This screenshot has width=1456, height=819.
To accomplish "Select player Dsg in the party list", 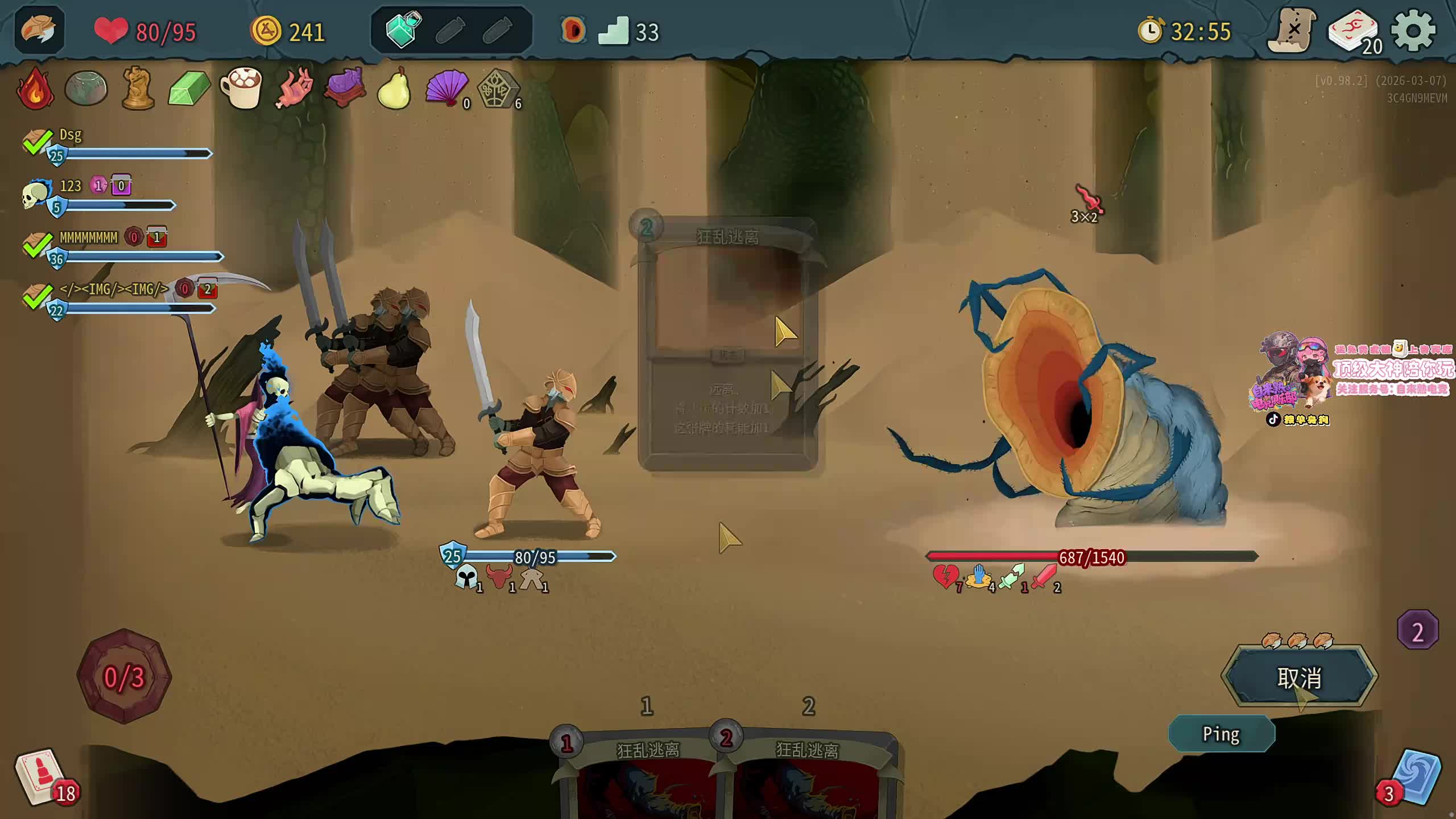I will pos(71,135).
